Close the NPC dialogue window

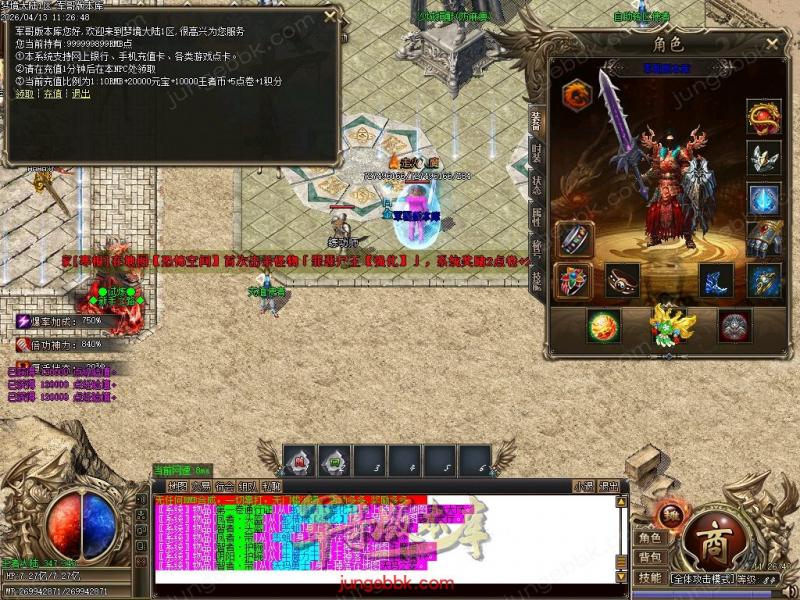(x=329, y=13)
